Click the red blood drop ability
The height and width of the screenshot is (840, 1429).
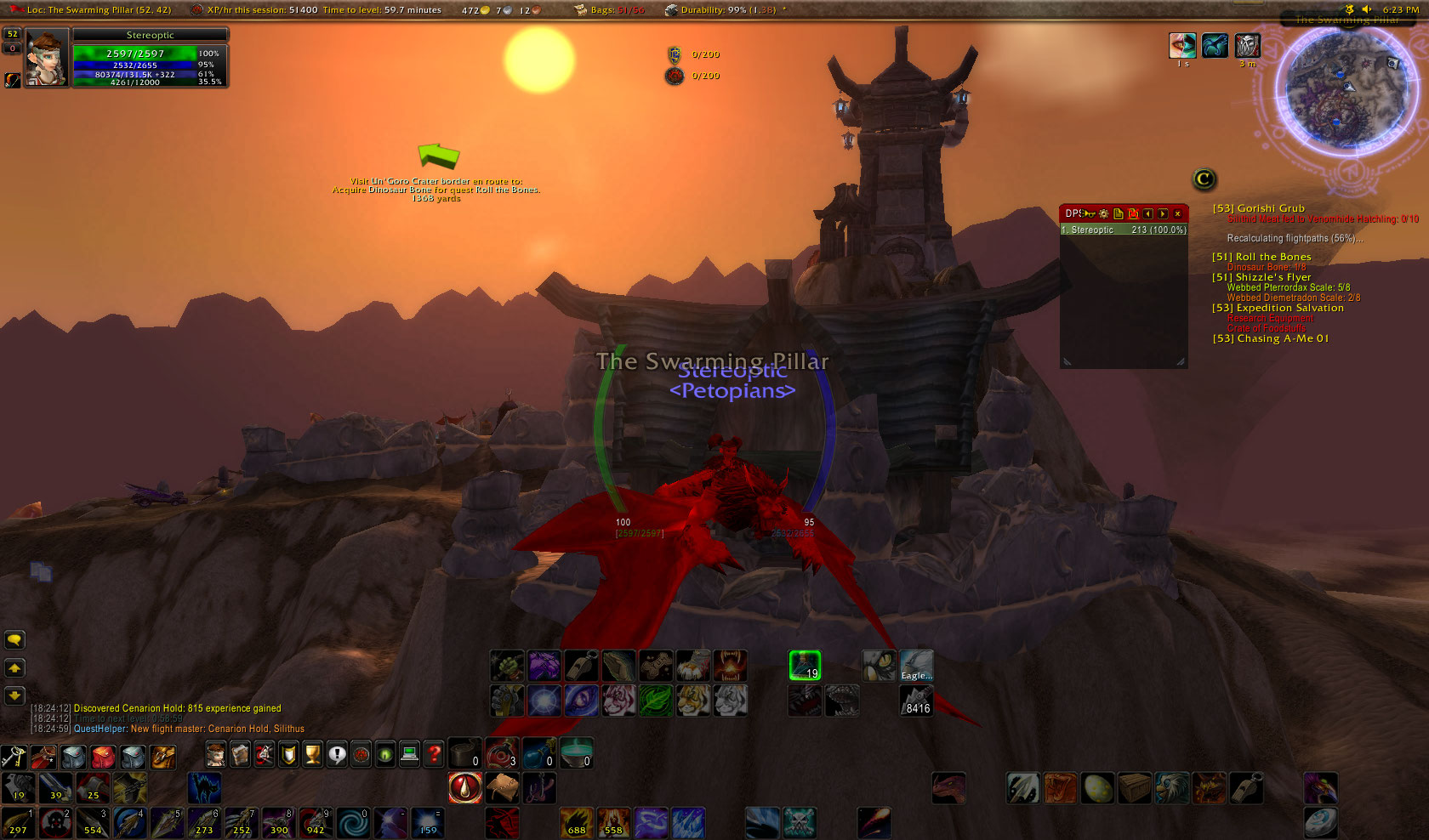point(464,788)
